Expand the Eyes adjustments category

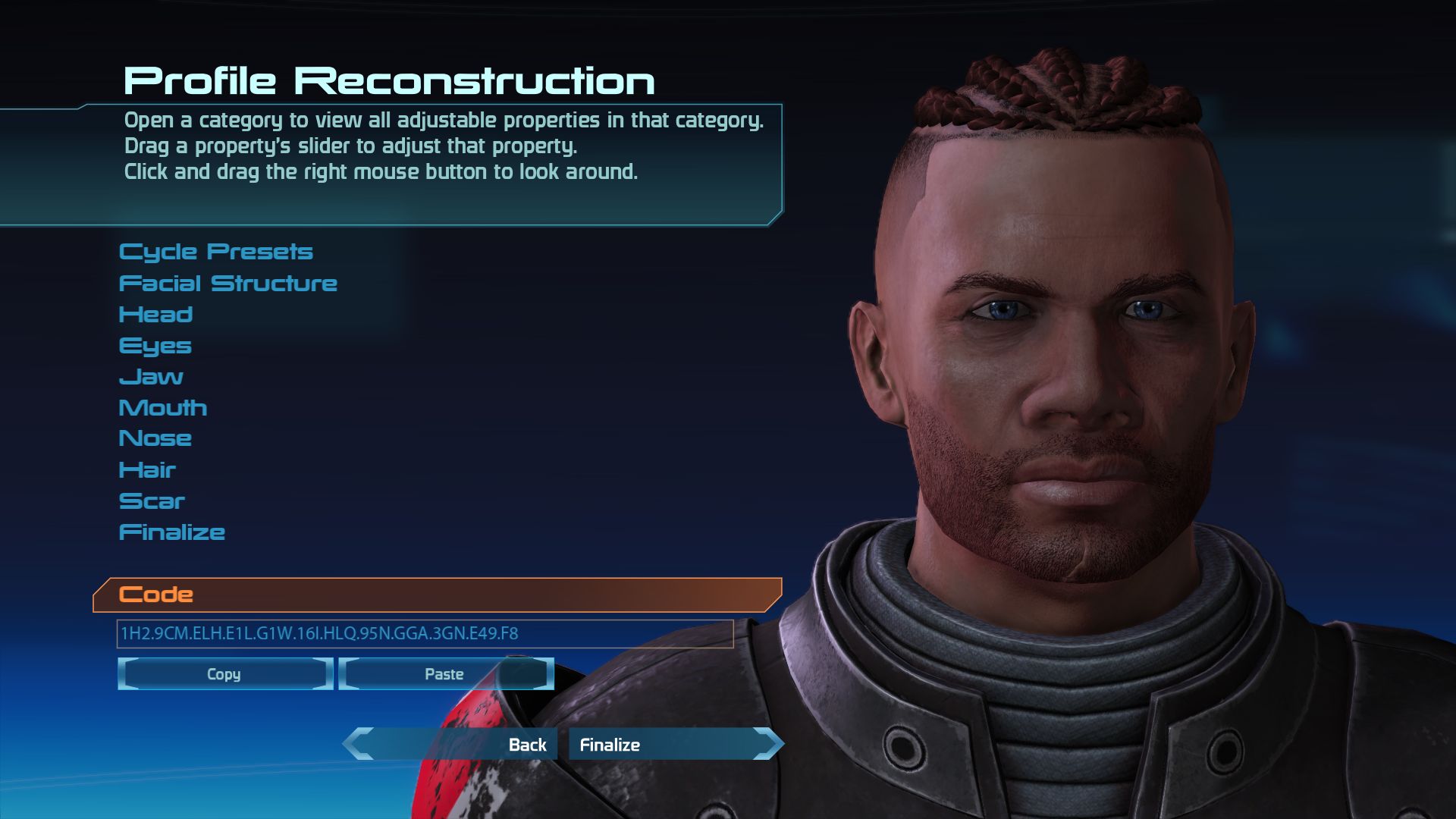155,345
